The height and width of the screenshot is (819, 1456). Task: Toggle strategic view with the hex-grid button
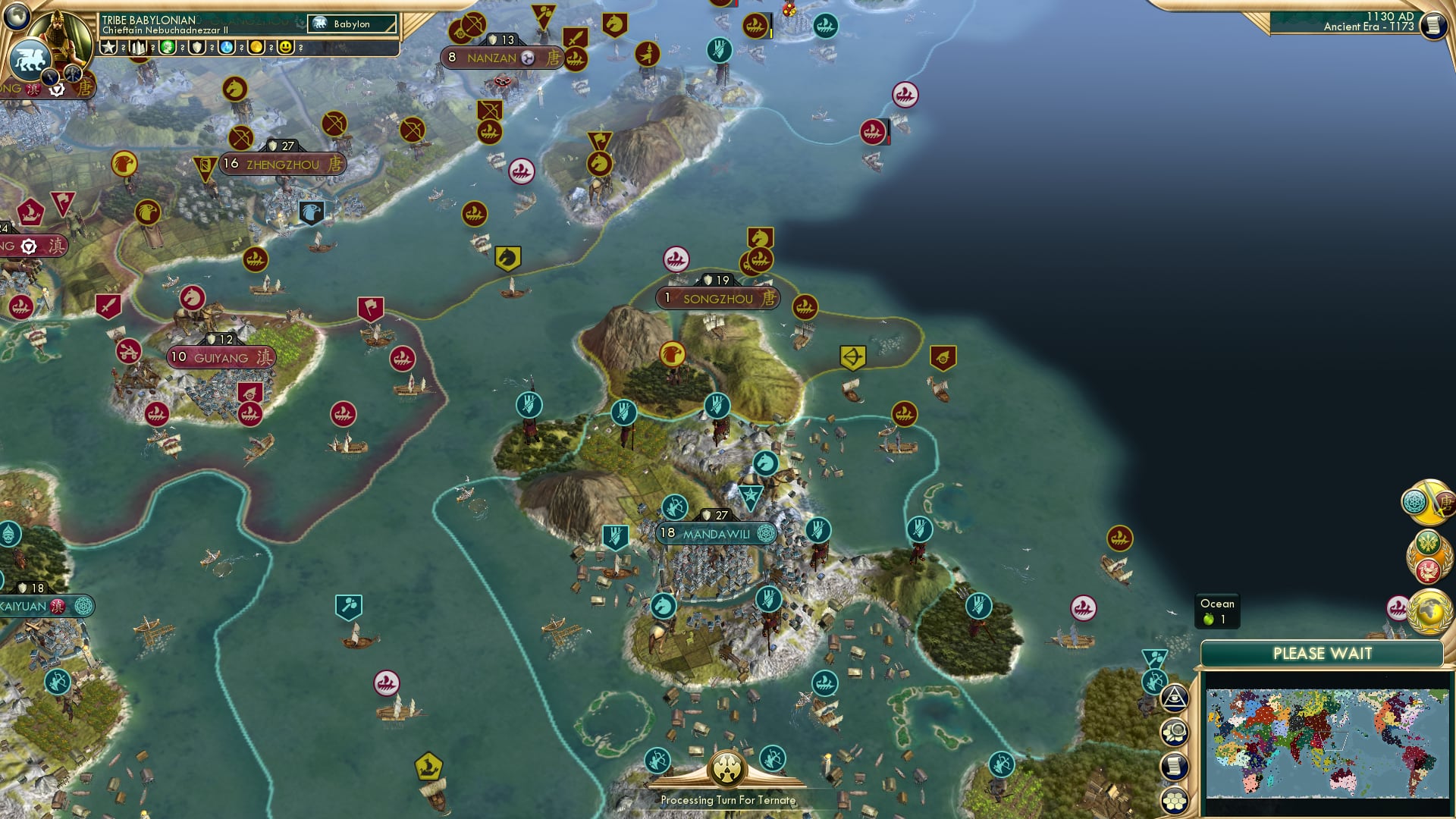(x=1175, y=798)
